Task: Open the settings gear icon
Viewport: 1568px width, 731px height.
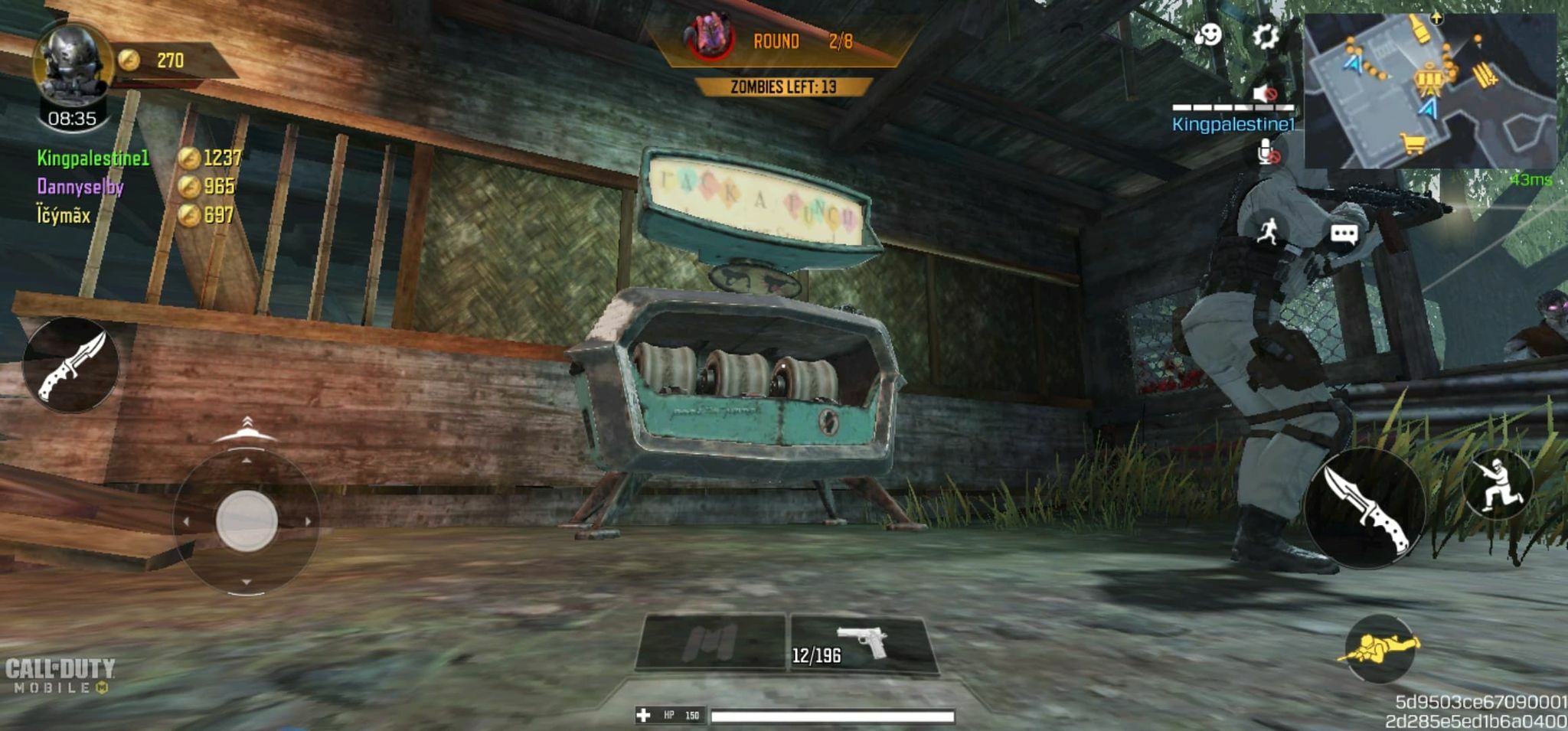Action: pyautogui.click(x=1265, y=36)
